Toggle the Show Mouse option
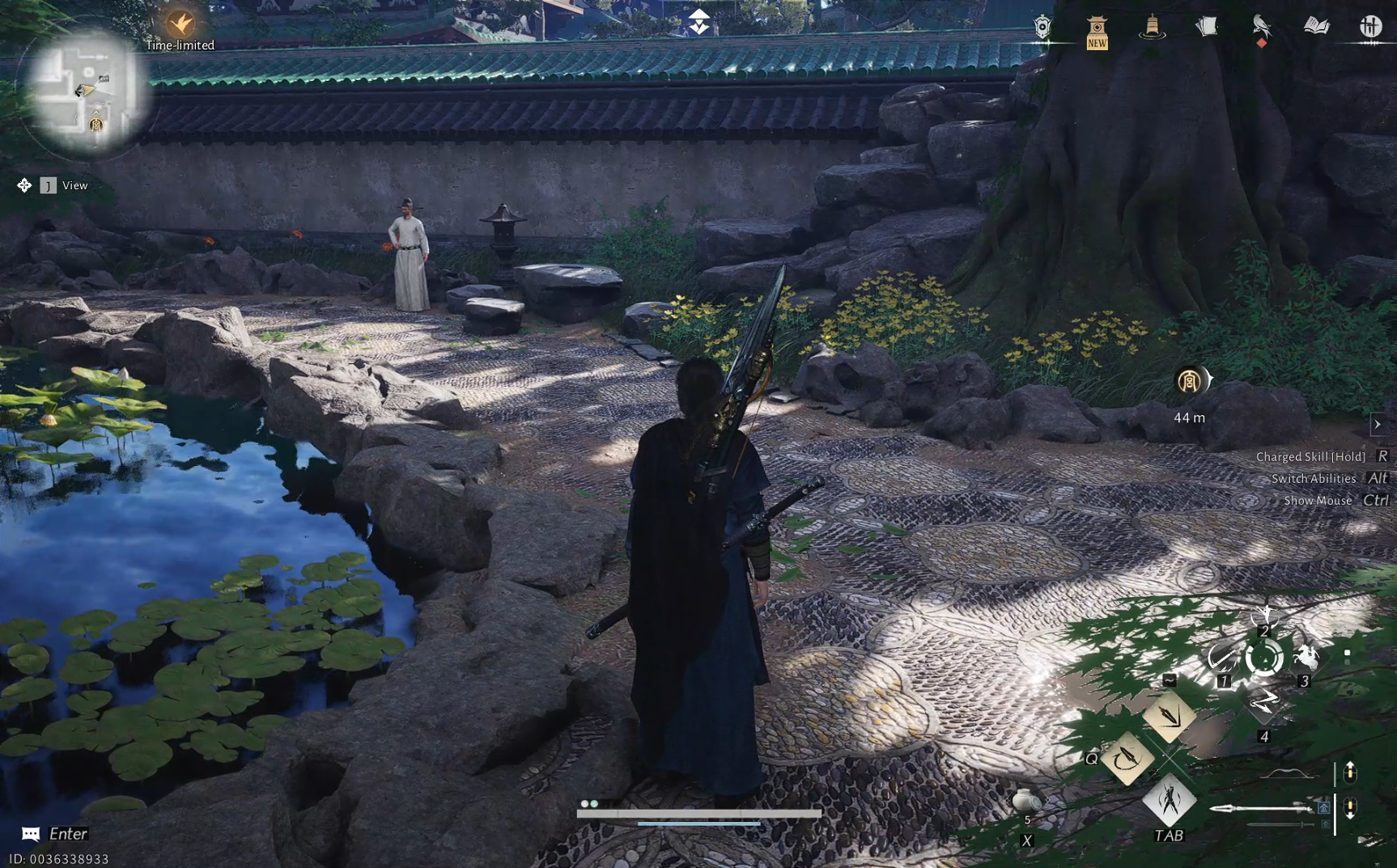Screen dimensions: 1397x868 (x=1320, y=500)
